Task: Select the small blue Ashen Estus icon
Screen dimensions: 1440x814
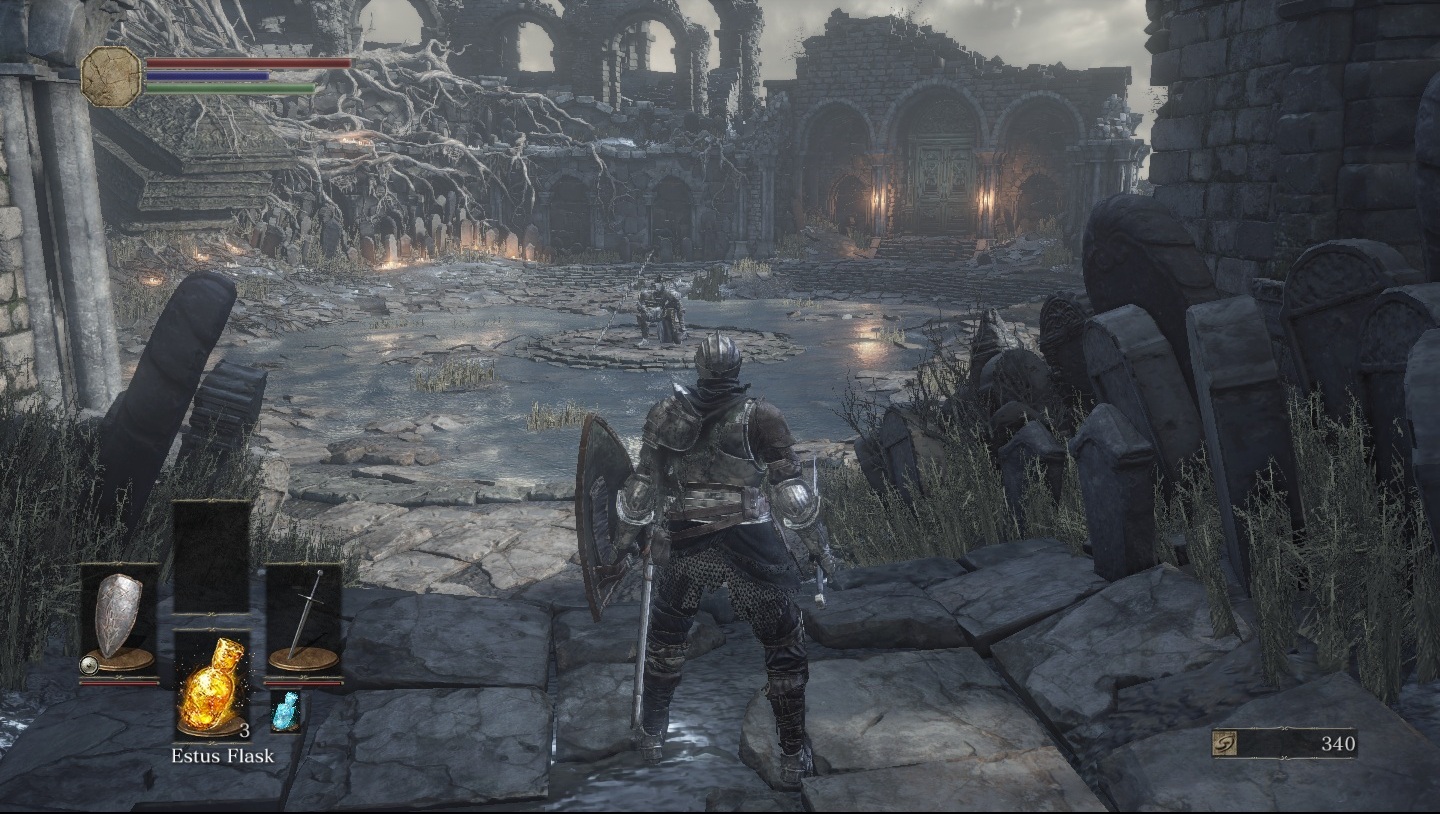Action: 285,712
